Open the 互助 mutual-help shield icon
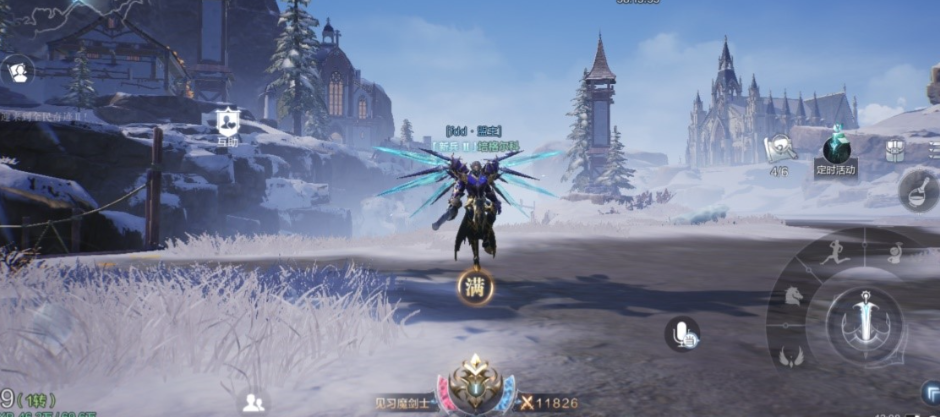 pos(228,123)
